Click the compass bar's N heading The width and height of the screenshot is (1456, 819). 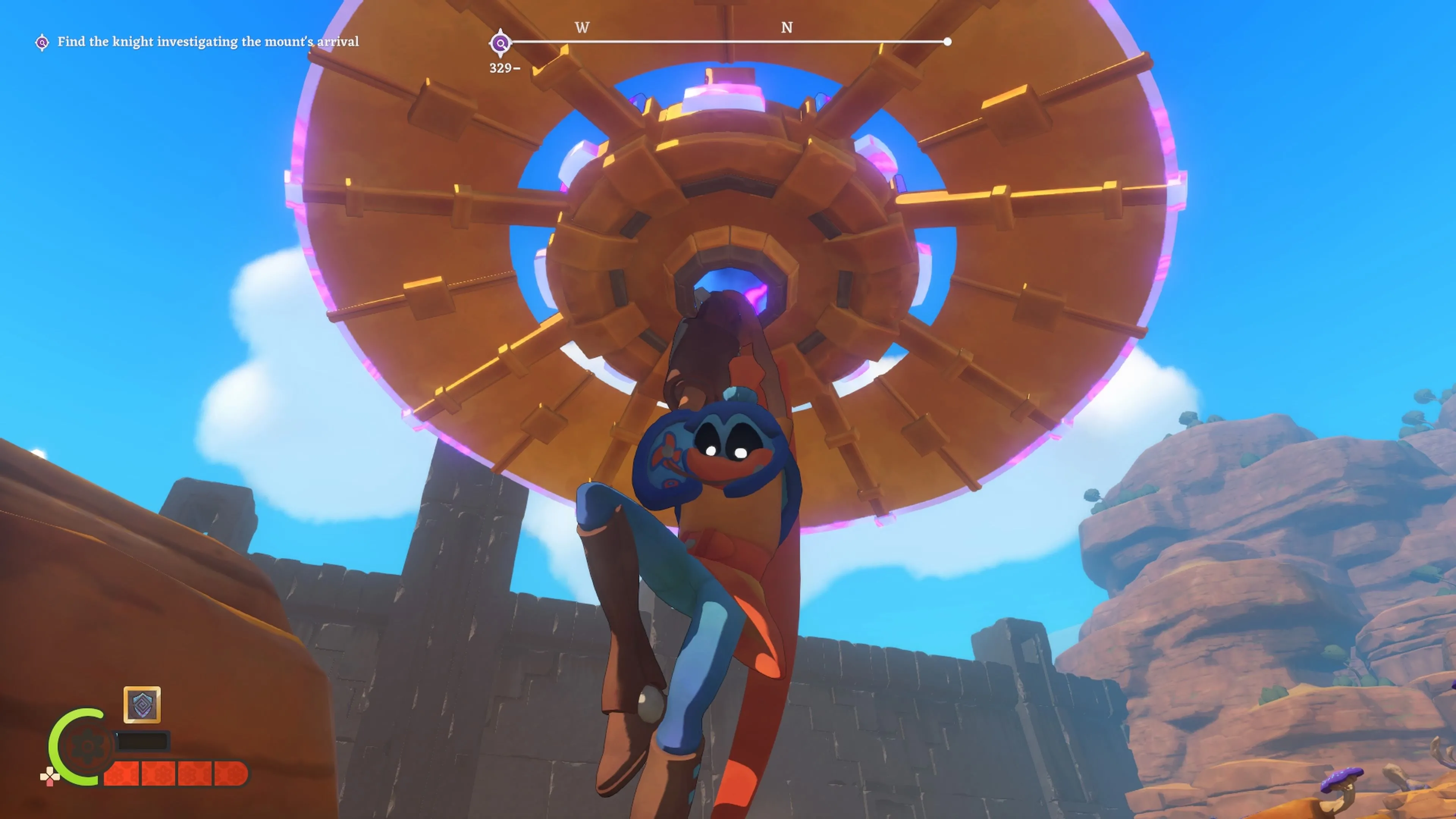click(x=786, y=28)
